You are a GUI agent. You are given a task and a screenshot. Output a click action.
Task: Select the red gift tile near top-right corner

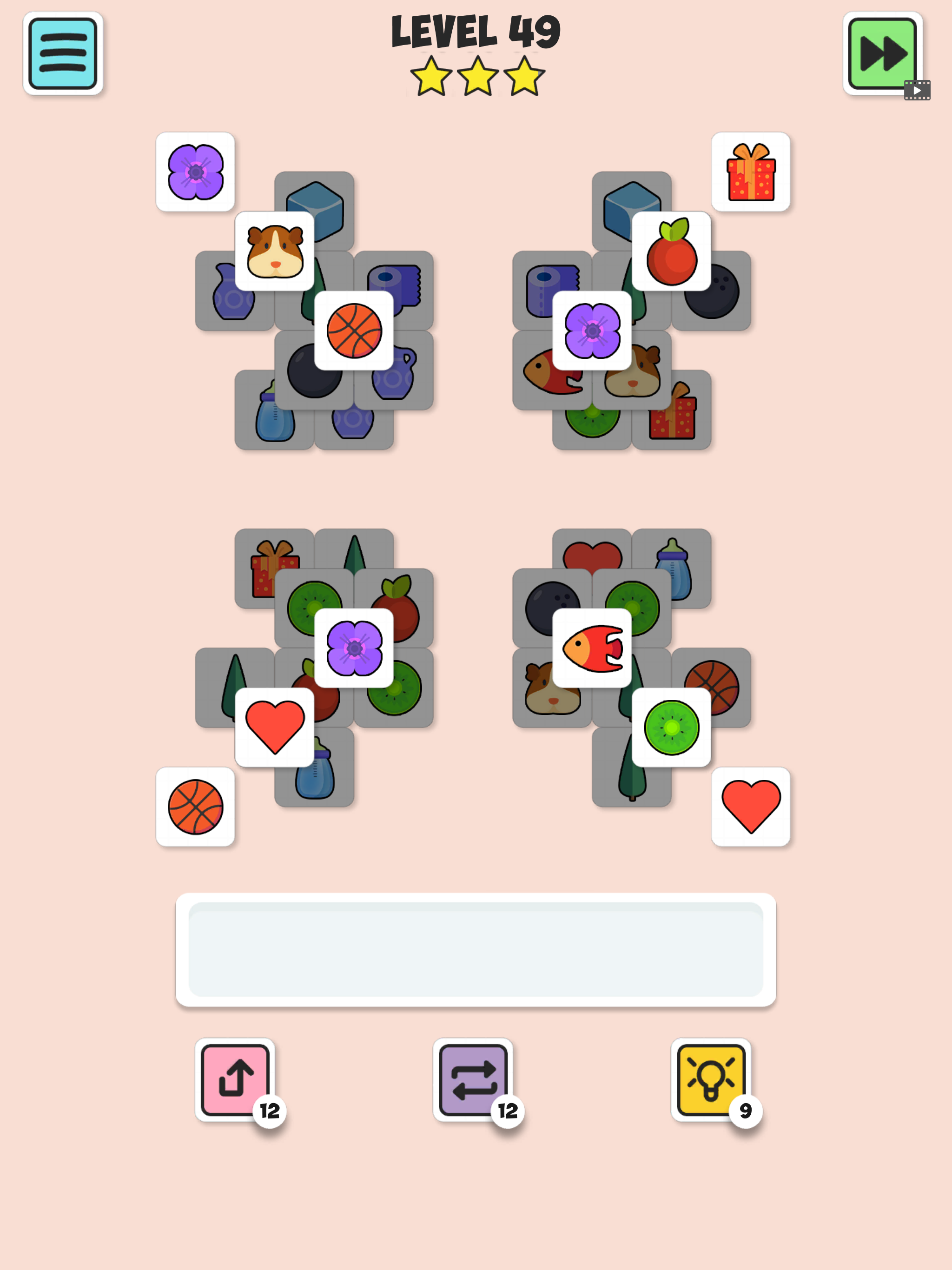pyautogui.click(x=751, y=170)
